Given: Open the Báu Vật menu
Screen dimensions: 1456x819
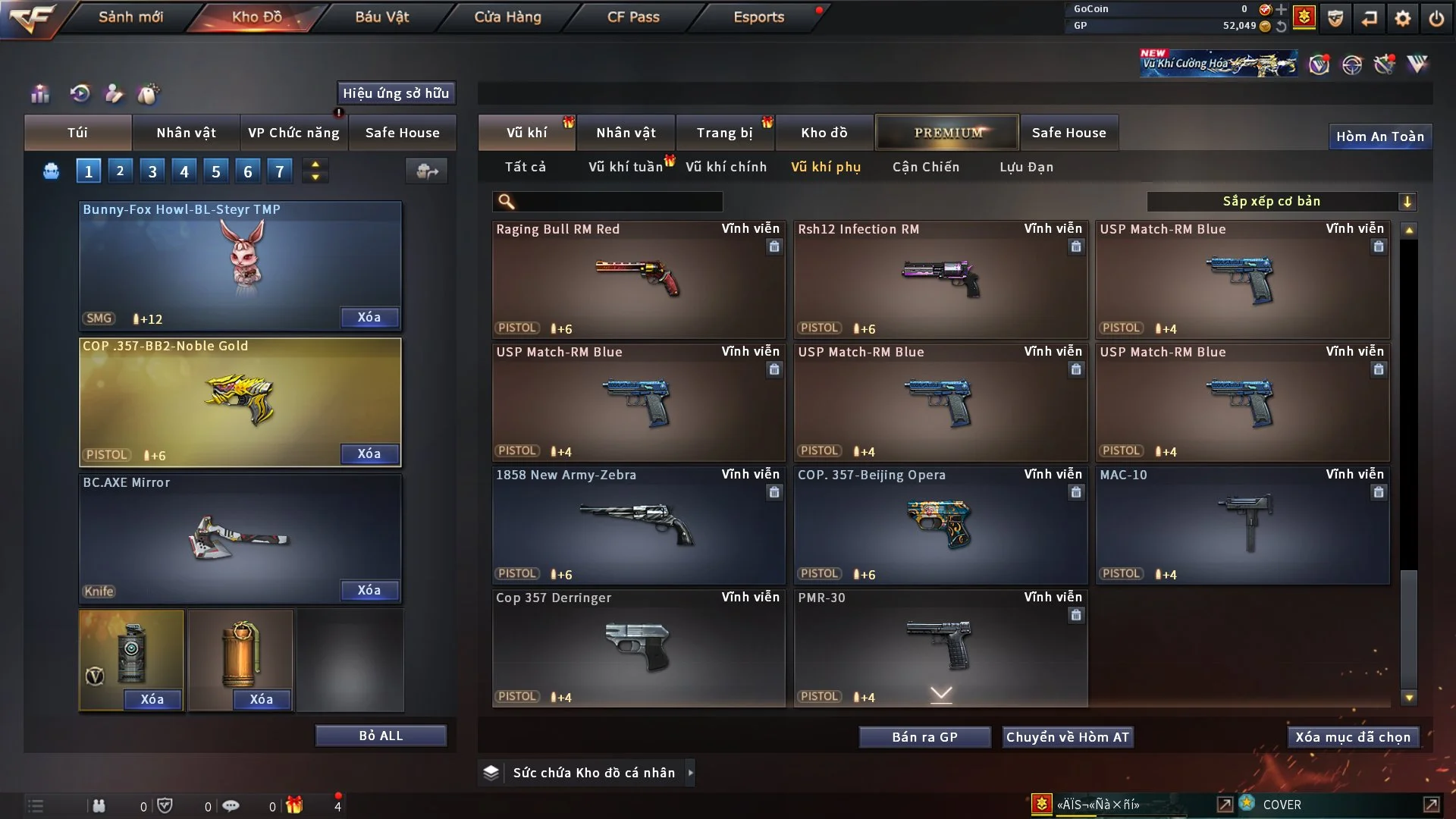Looking at the screenshot, I should coord(381,17).
